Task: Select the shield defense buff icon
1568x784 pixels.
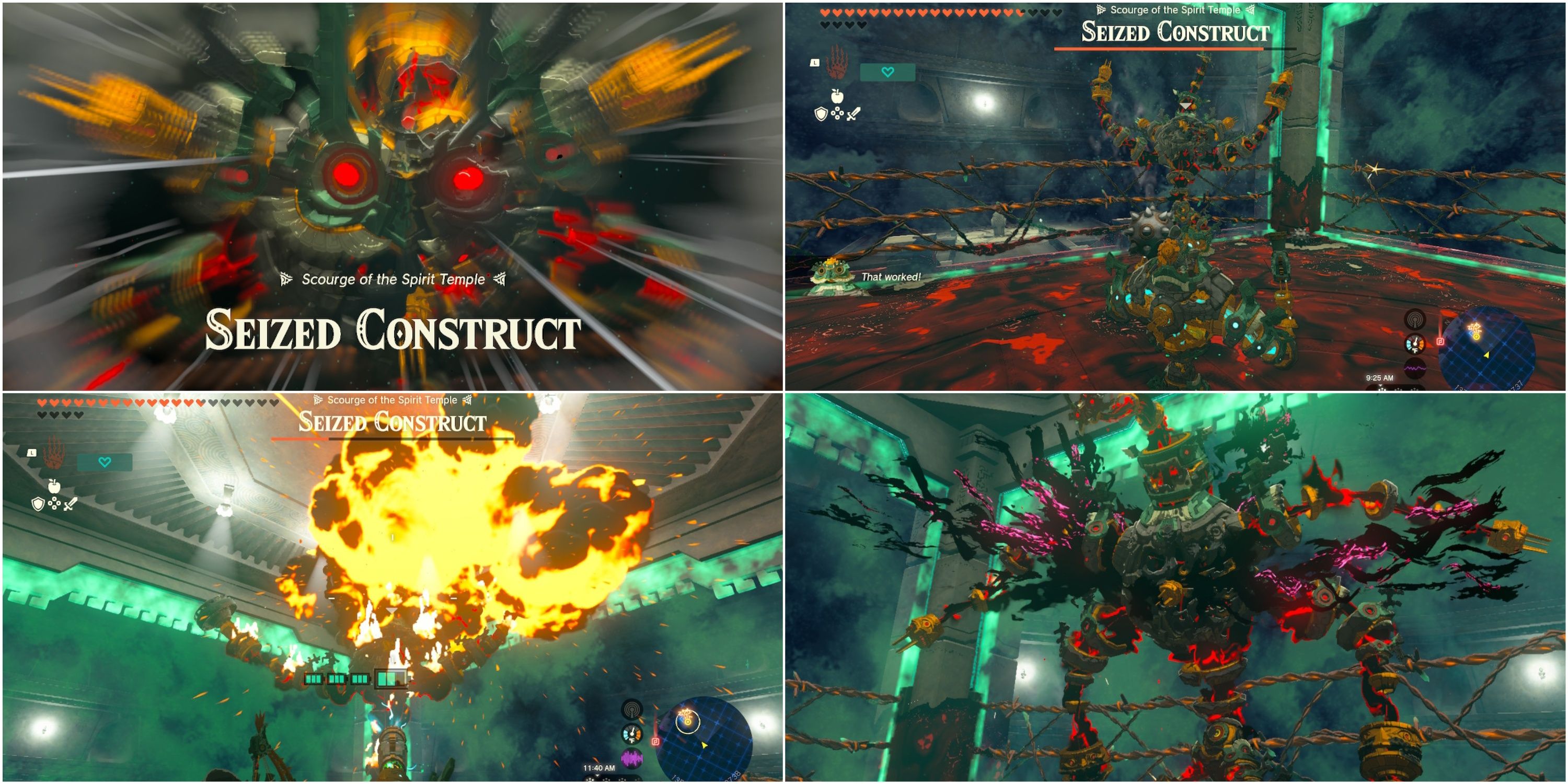Action: click(x=821, y=114)
